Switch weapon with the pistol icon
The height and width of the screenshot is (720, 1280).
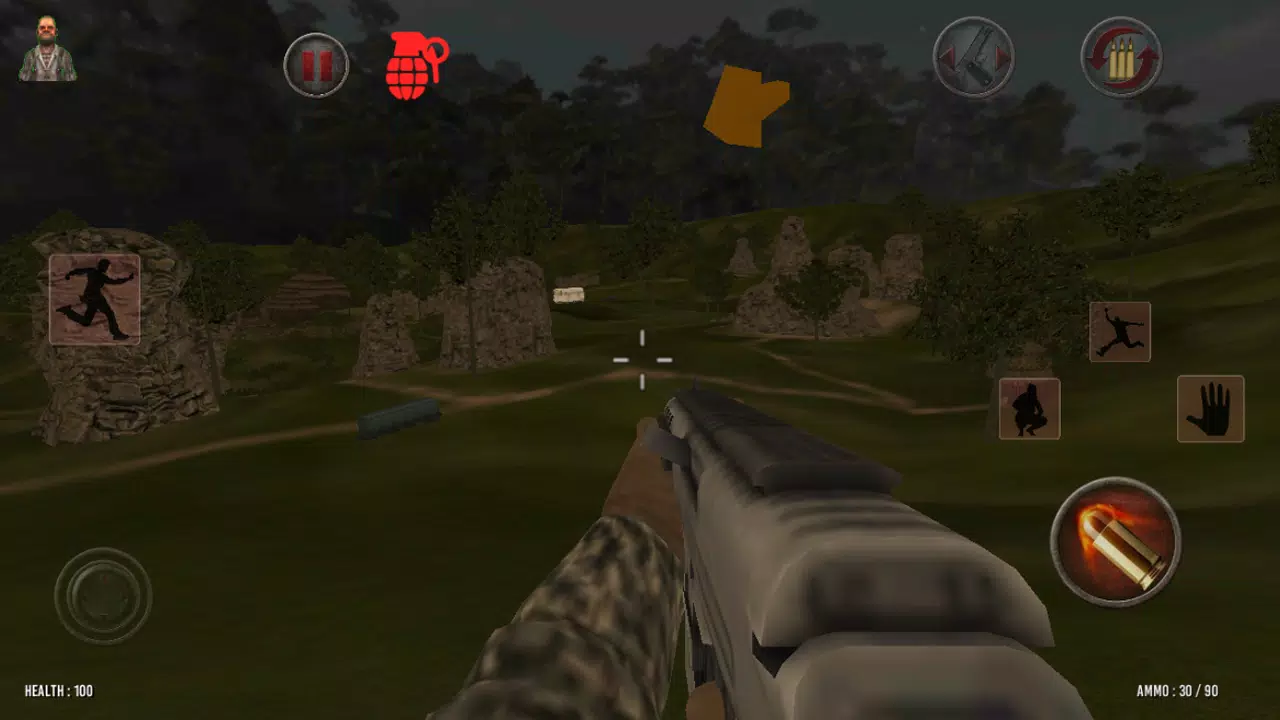(973, 58)
